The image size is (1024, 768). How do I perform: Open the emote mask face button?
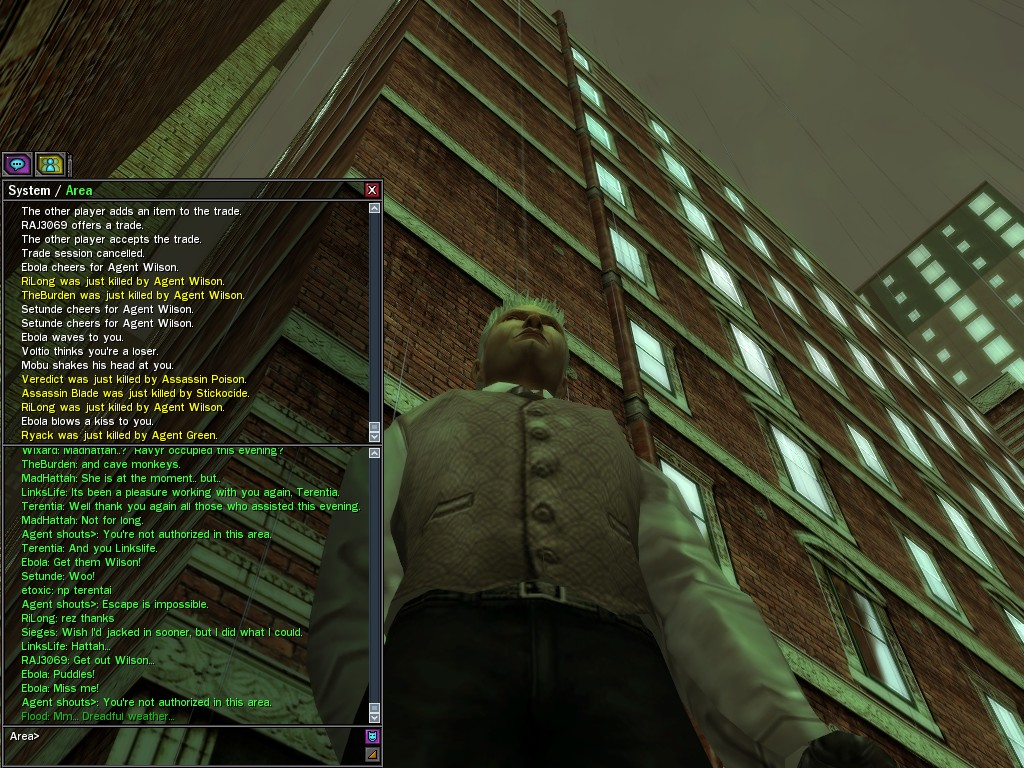pyautogui.click(x=372, y=737)
